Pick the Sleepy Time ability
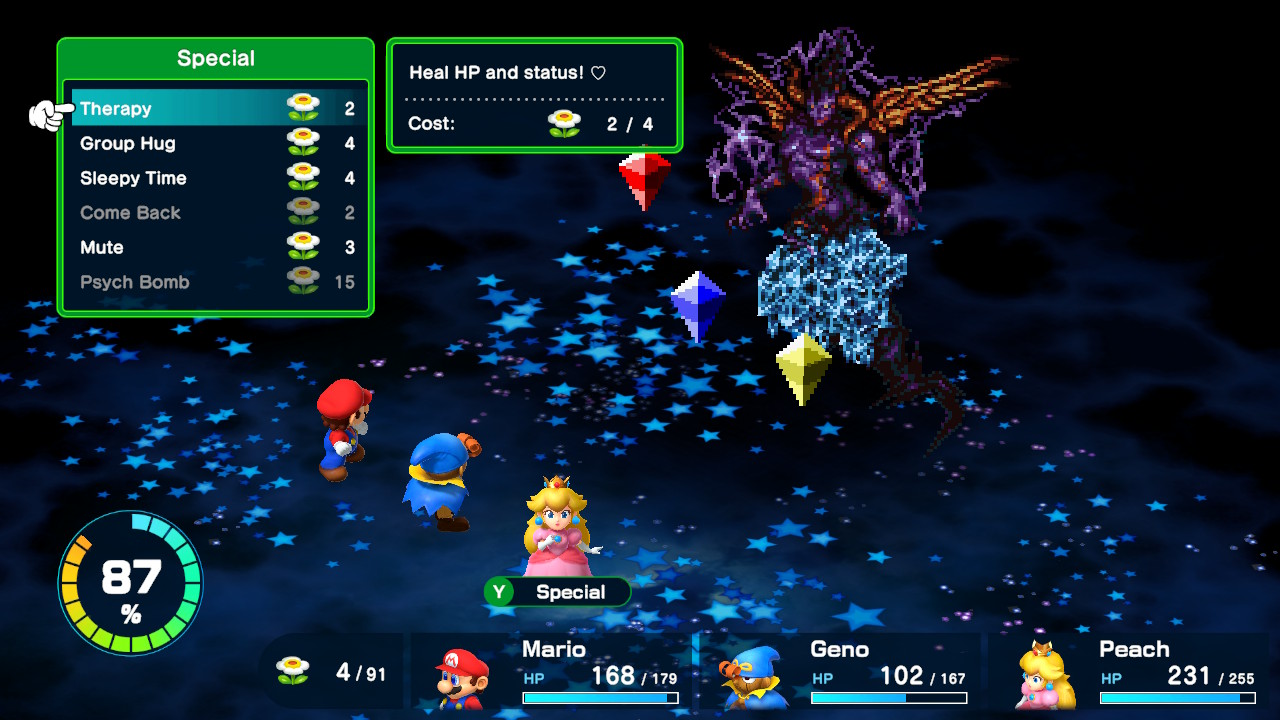 click(x=215, y=178)
